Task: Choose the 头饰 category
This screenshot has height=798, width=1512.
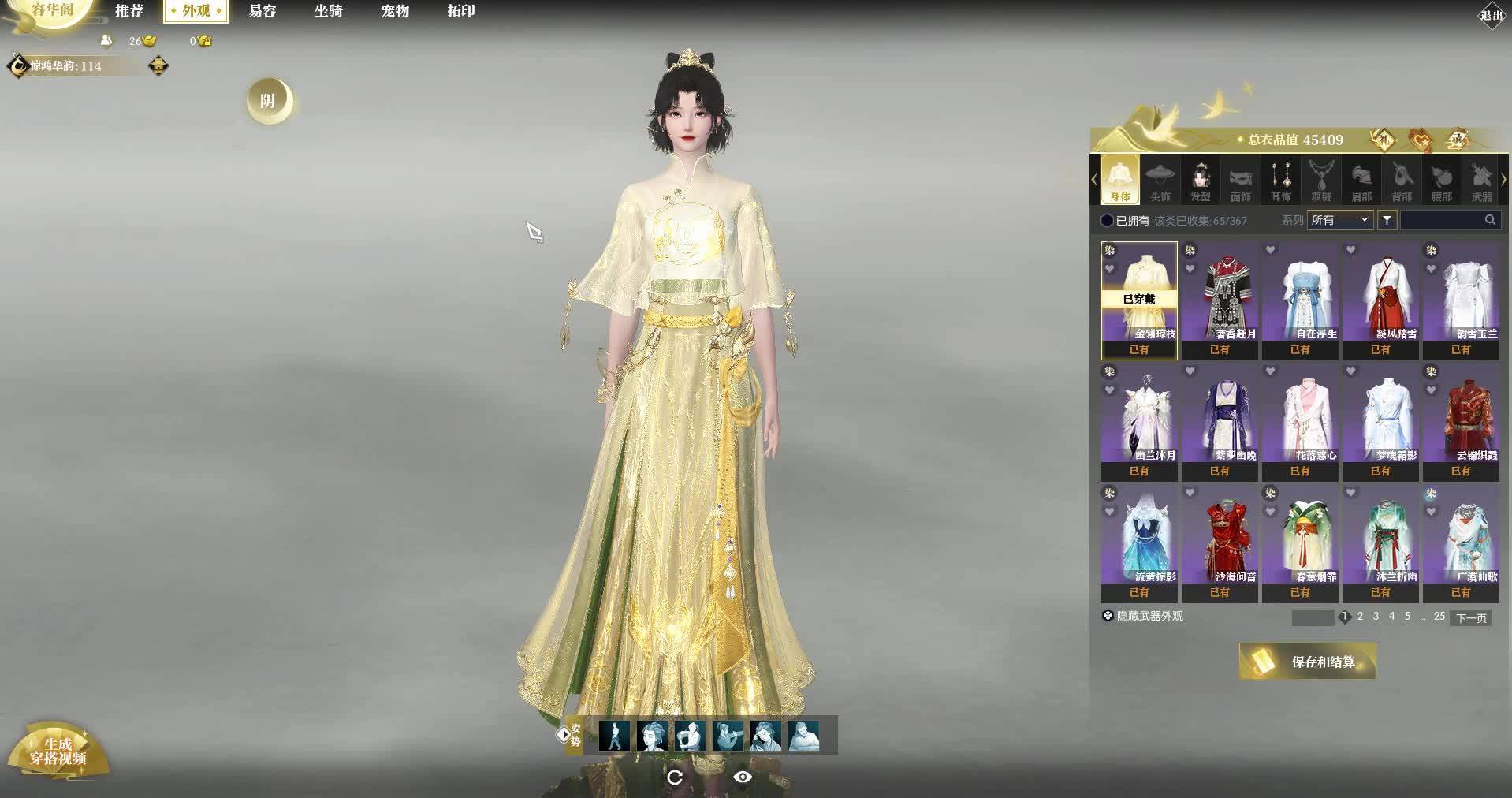Action: pyautogui.click(x=1160, y=181)
